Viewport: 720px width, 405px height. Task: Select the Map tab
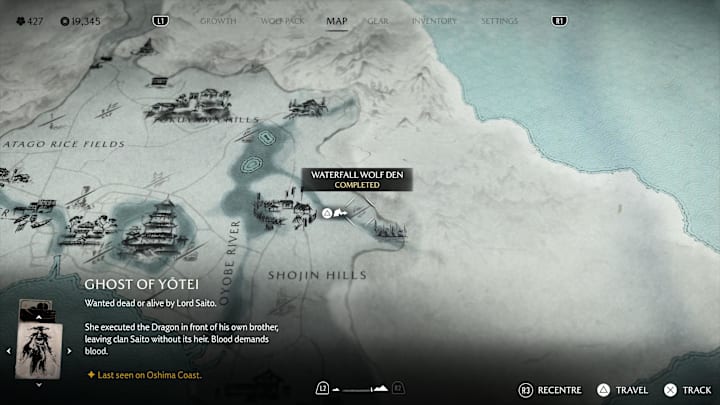click(336, 20)
